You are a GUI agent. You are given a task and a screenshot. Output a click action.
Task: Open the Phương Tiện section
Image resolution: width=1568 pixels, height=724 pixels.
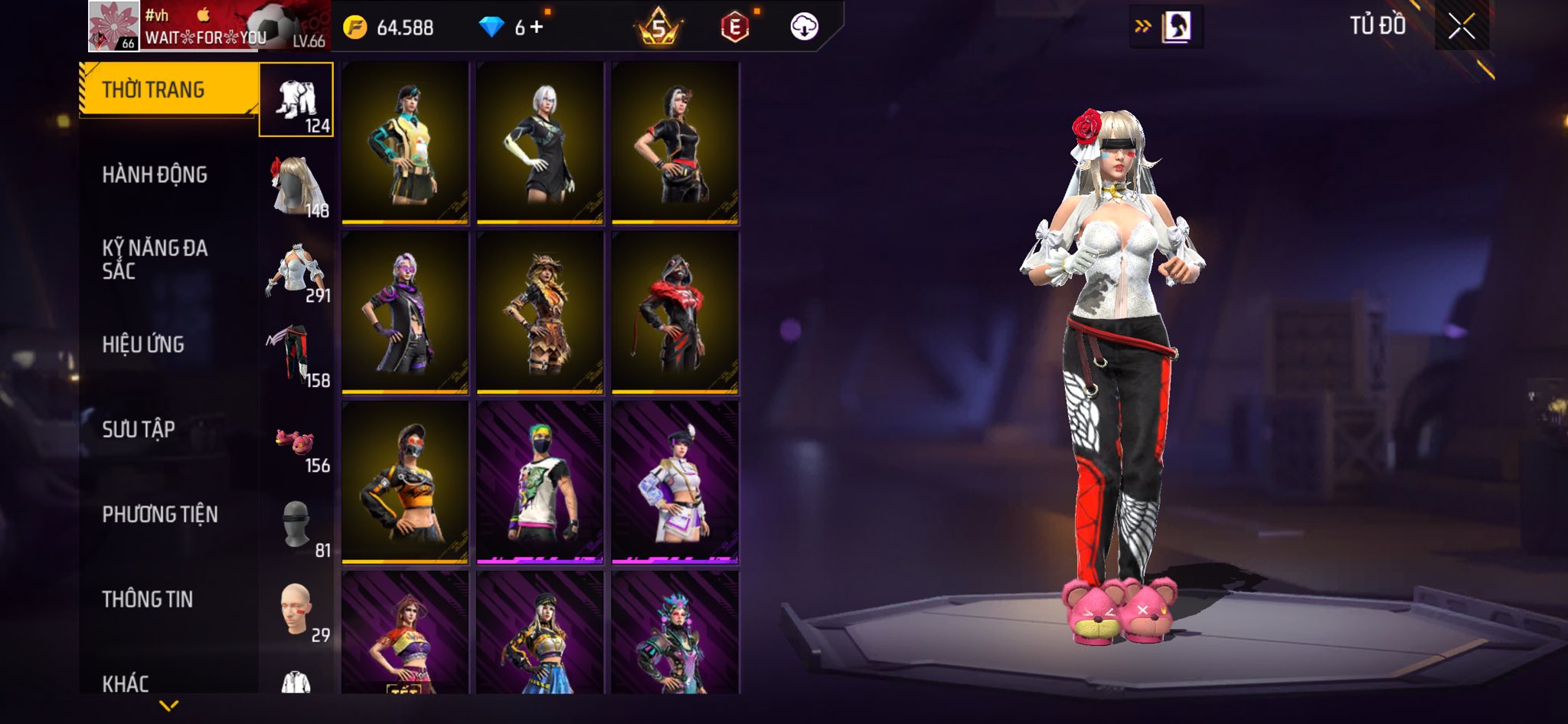tap(160, 514)
